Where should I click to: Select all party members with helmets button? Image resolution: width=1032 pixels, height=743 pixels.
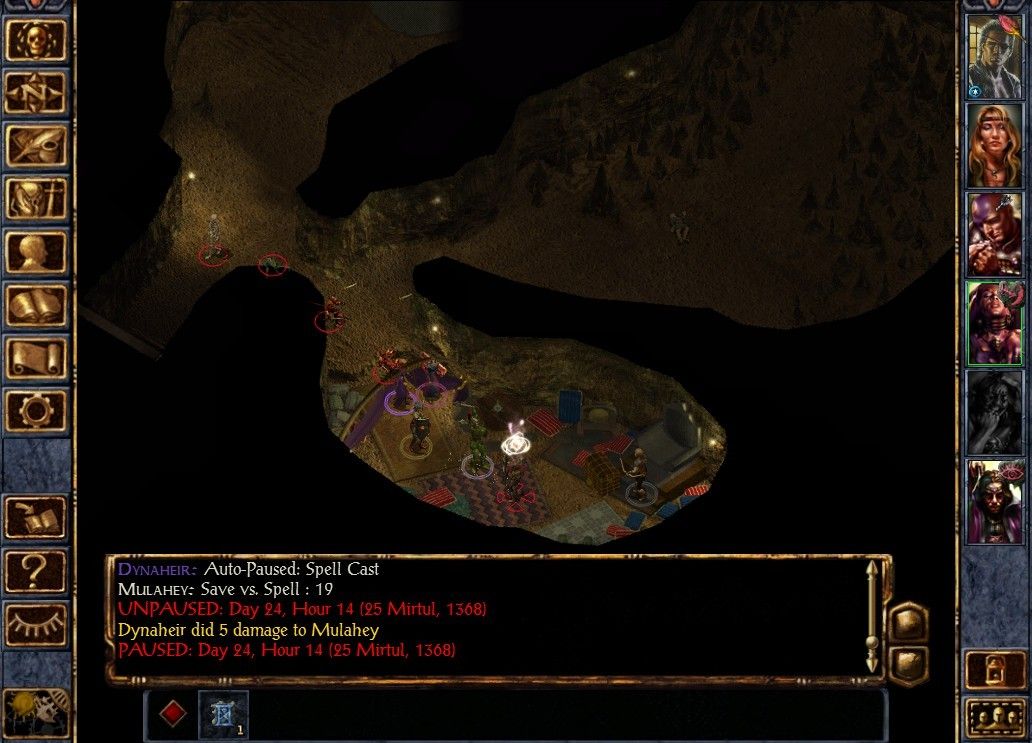pos(994,717)
